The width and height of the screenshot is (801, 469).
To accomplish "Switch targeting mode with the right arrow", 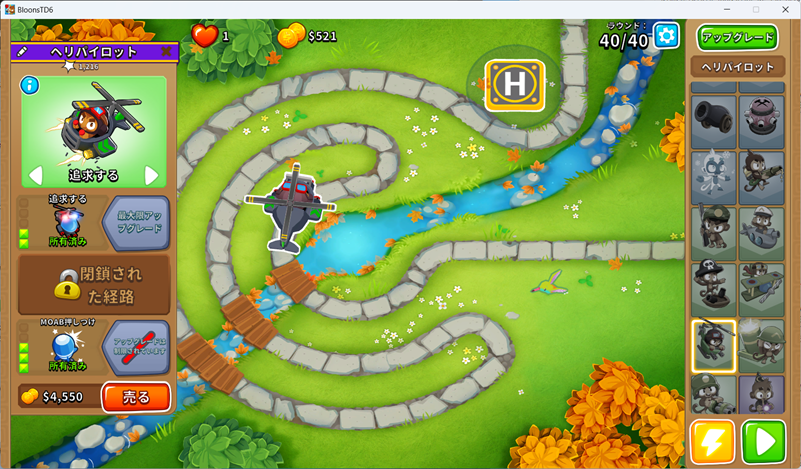I will tap(152, 176).
